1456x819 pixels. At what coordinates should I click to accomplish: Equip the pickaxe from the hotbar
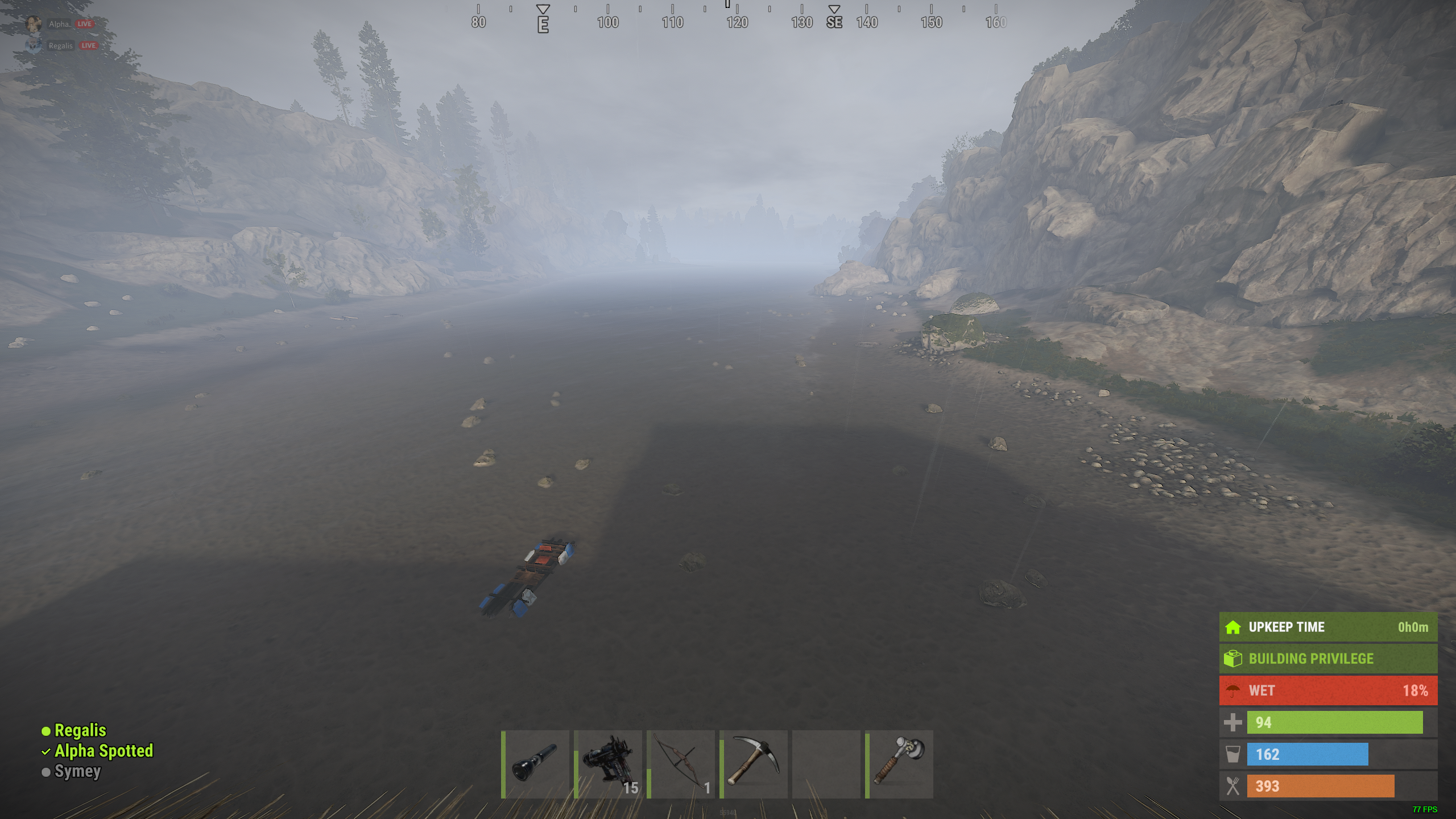[754, 764]
